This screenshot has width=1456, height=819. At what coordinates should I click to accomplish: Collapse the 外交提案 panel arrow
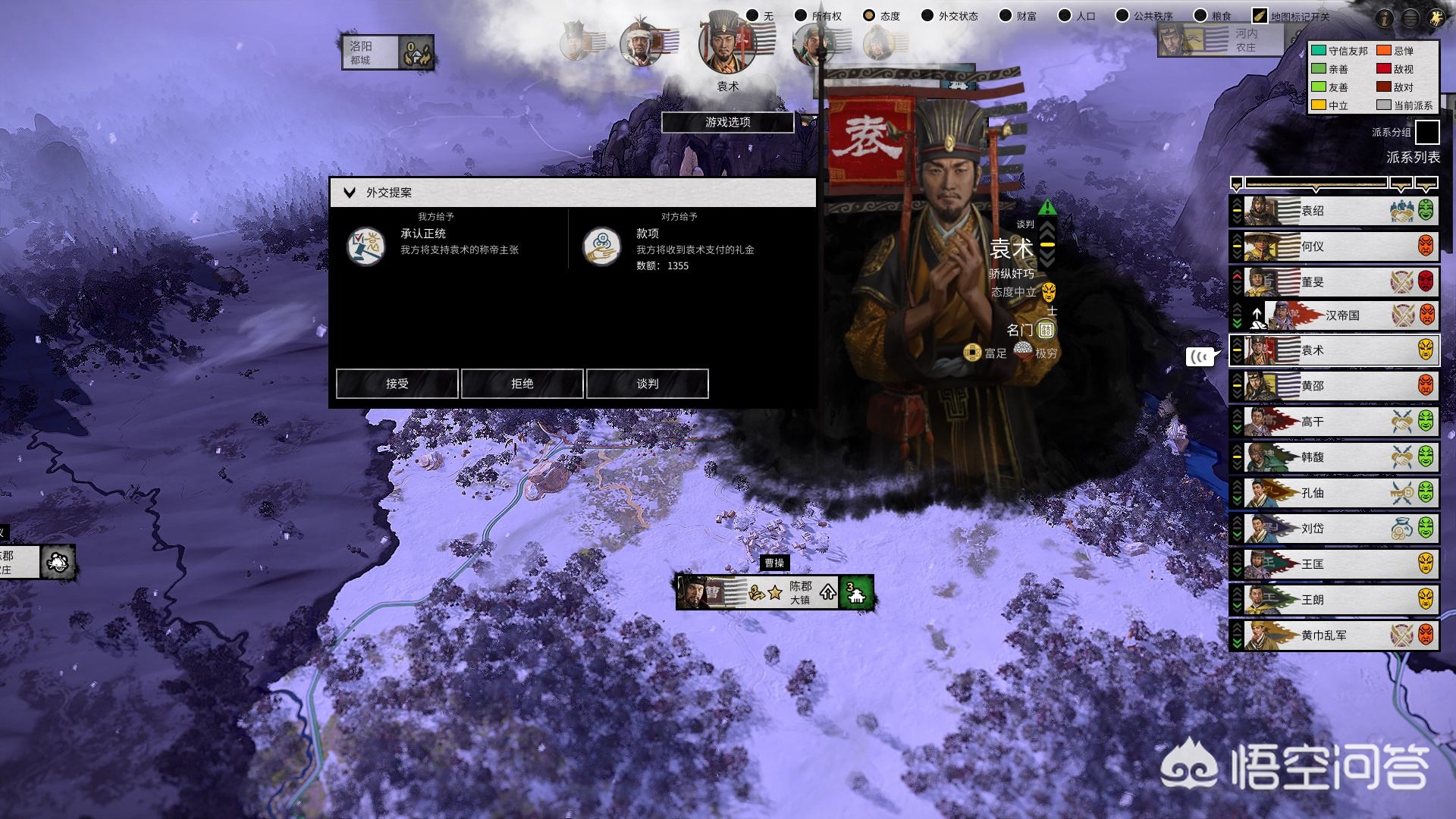pyautogui.click(x=350, y=193)
